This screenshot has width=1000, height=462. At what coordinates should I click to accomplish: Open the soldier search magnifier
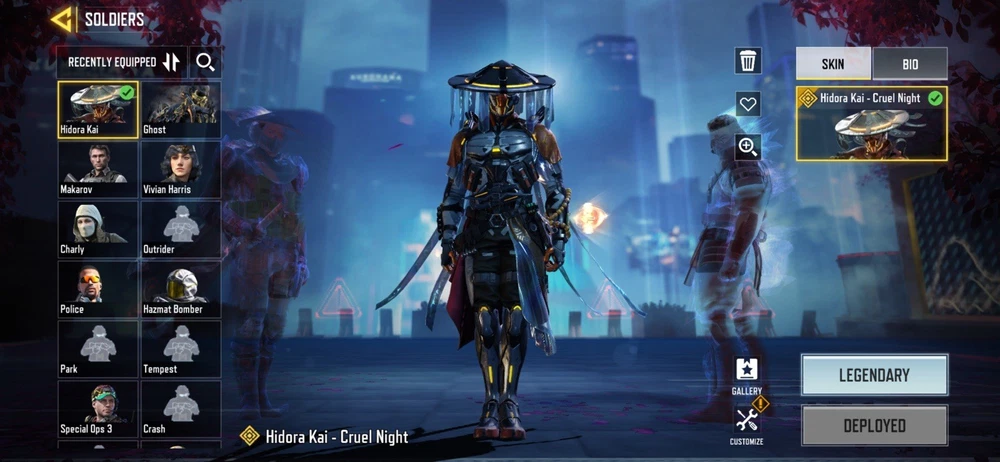click(x=206, y=62)
